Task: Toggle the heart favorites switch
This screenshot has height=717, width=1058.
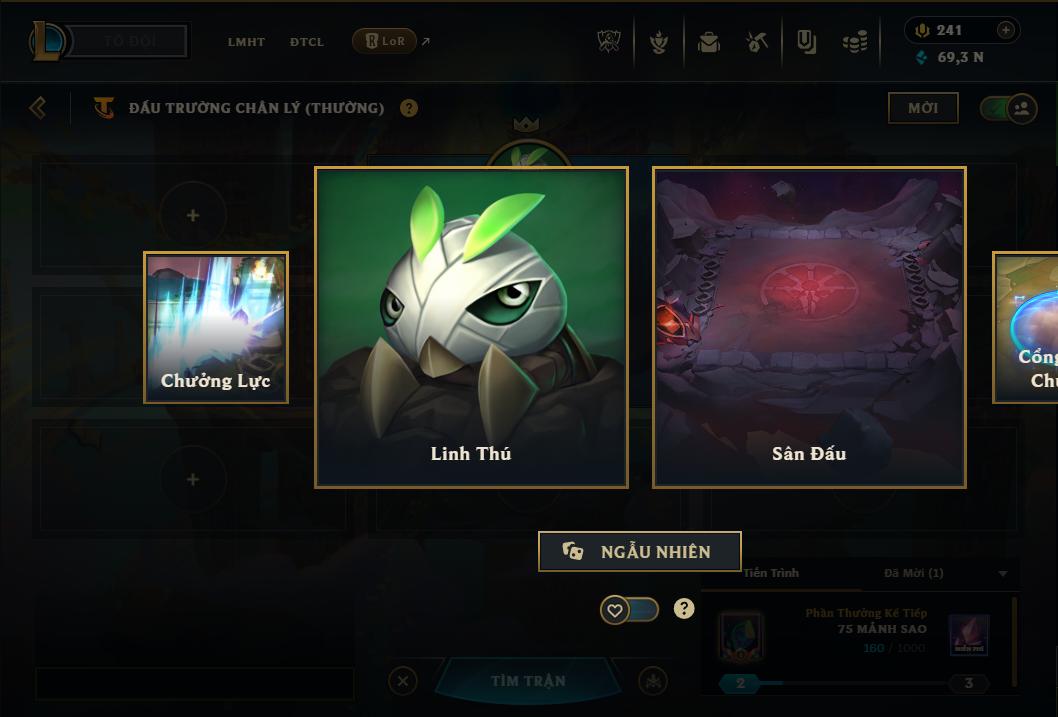Action: tap(629, 609)
